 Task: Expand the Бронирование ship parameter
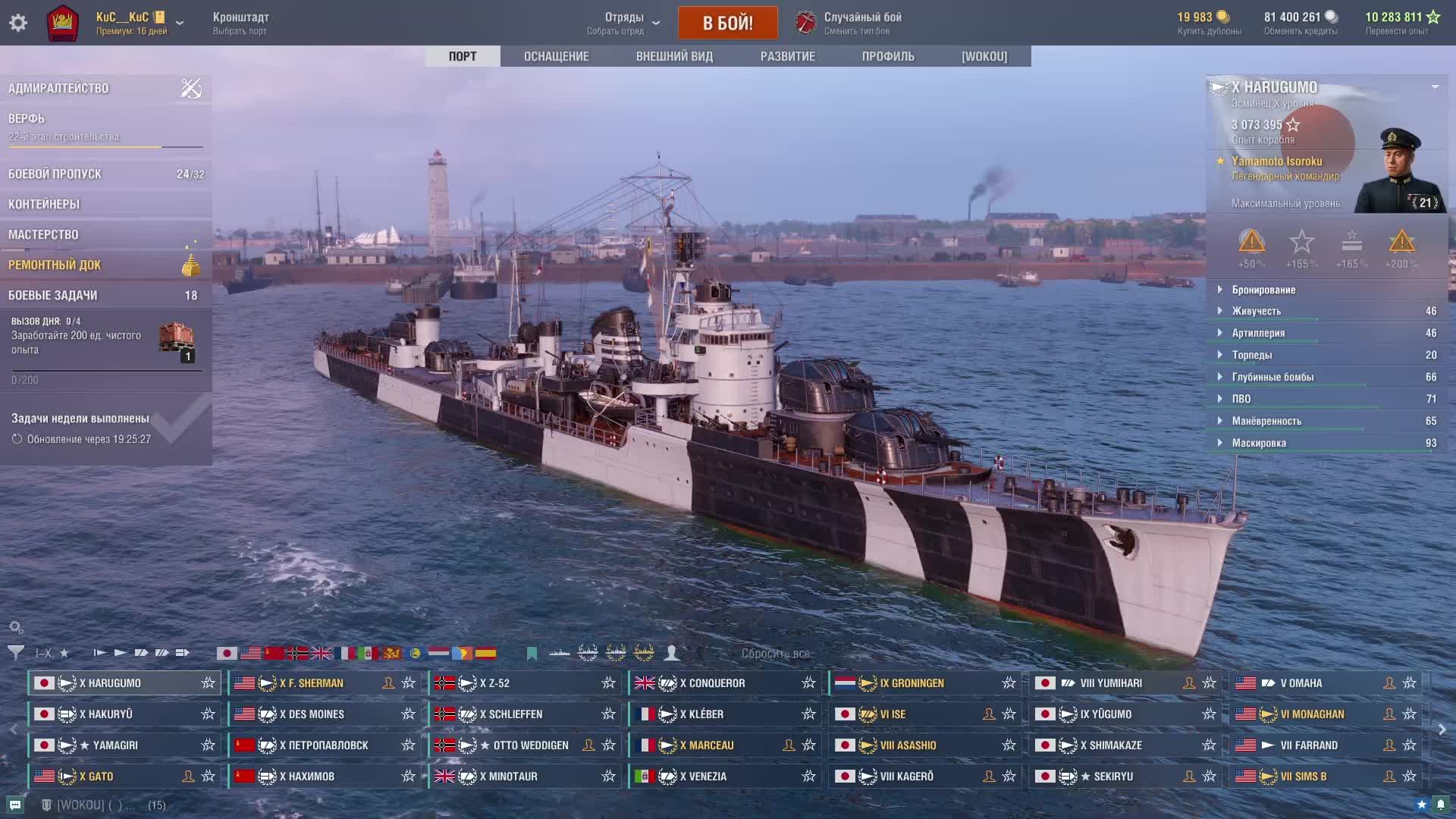[1263, 290]
